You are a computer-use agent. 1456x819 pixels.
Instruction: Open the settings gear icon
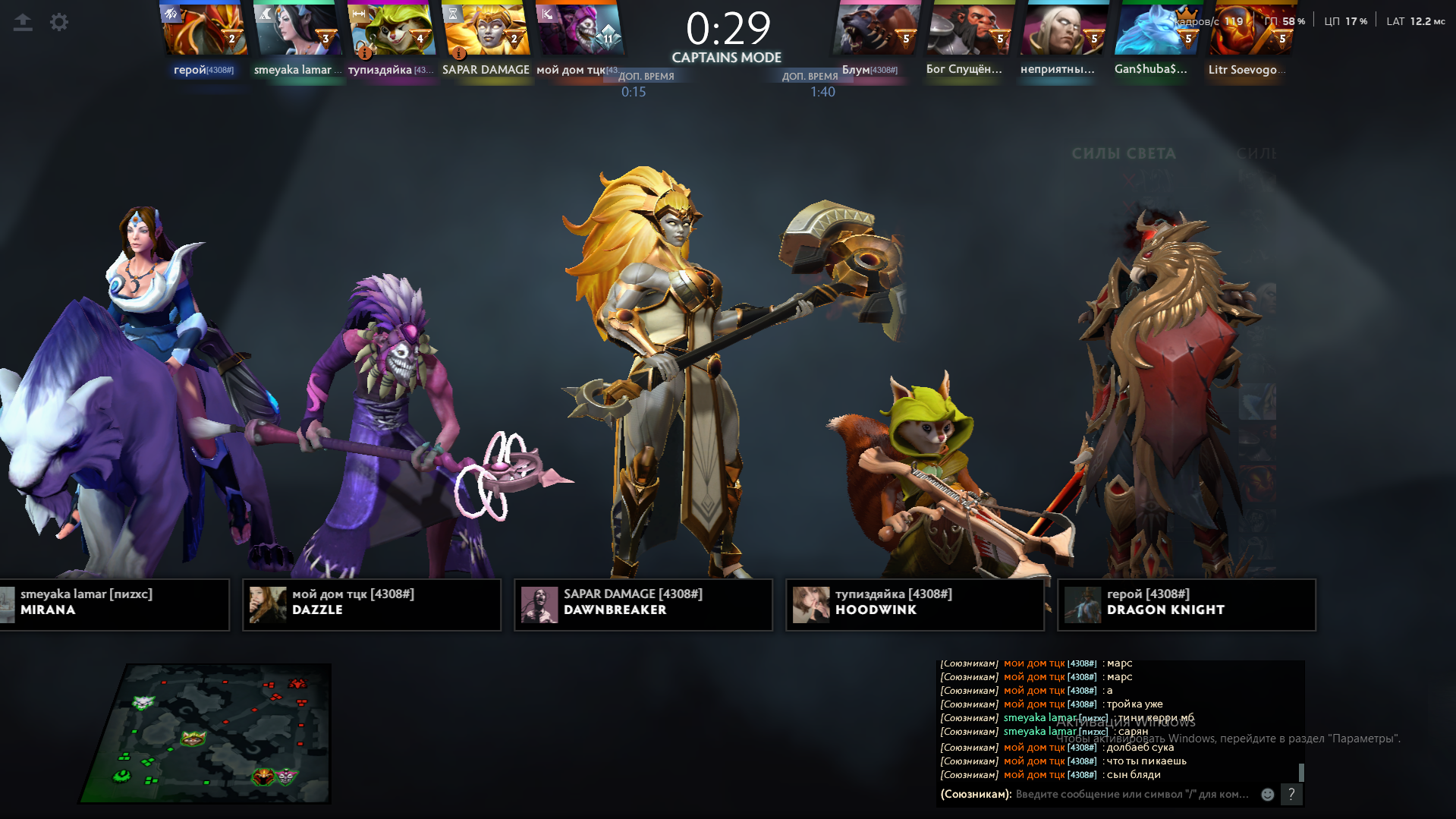[59, 23]
